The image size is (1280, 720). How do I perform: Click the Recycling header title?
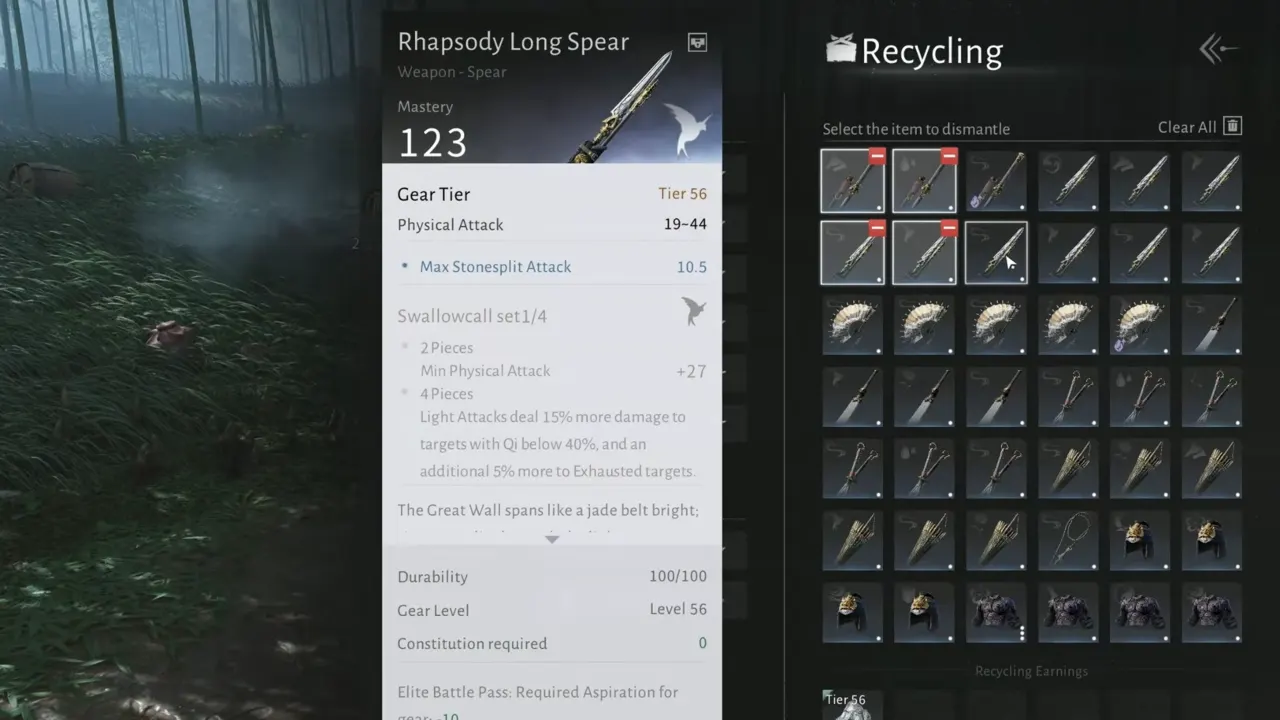pos(930,50)
